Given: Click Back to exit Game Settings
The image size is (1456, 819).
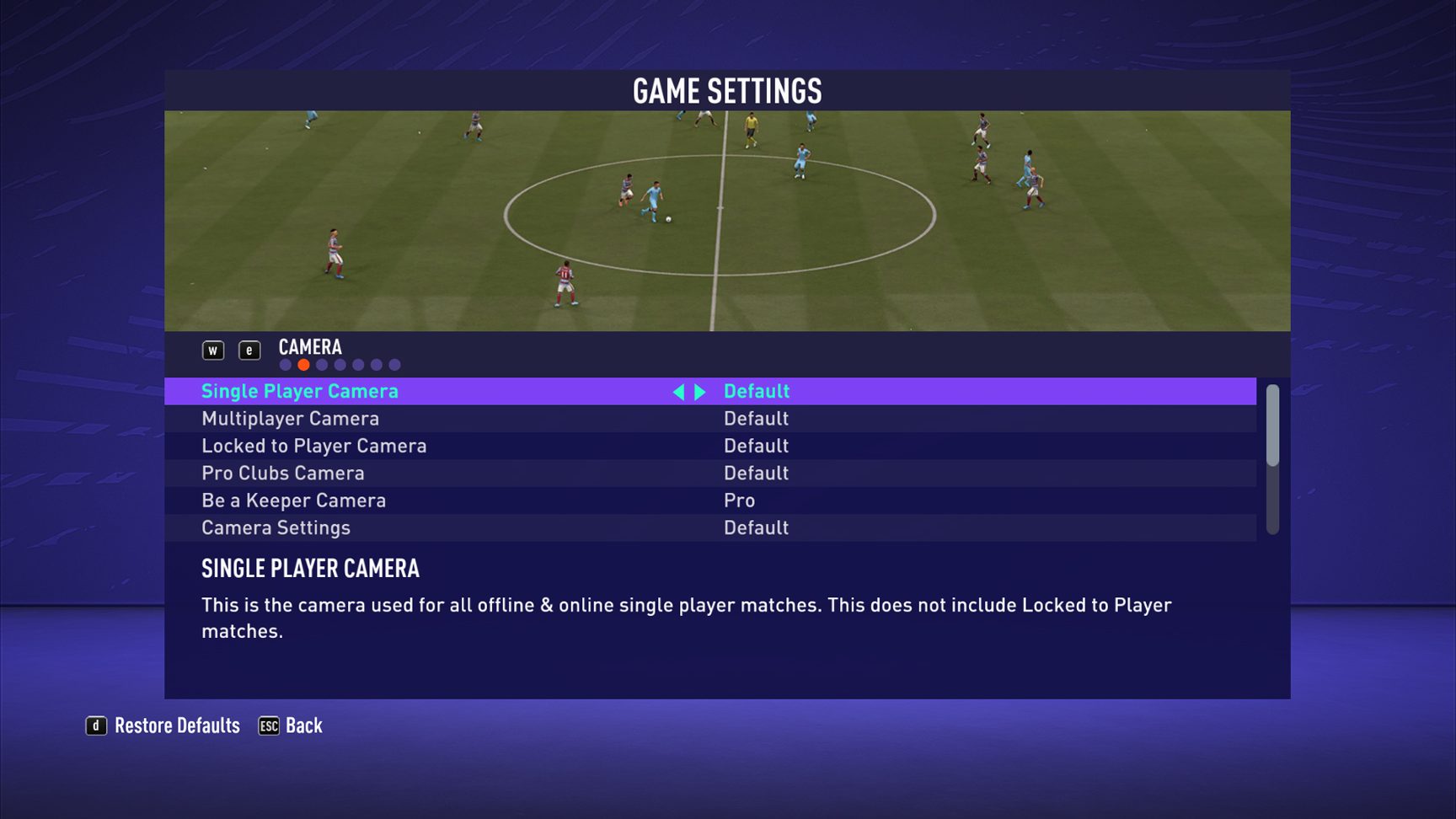Looking at the screenshot, I should 303,725.
